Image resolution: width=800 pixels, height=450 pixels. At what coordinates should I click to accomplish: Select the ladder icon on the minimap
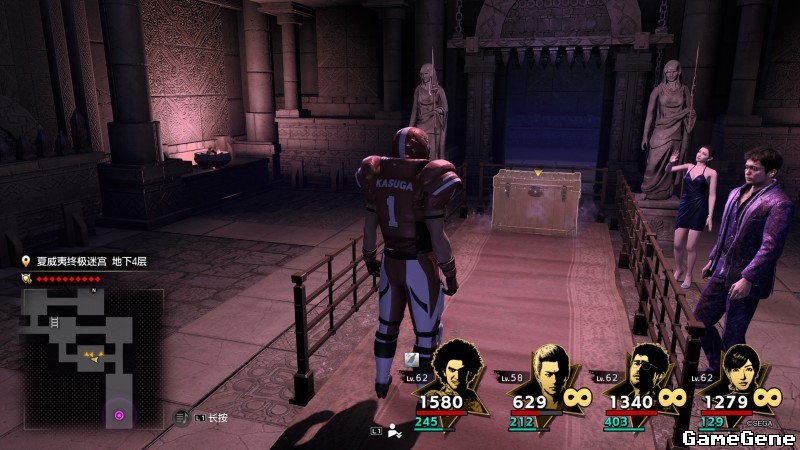(54, 322)
